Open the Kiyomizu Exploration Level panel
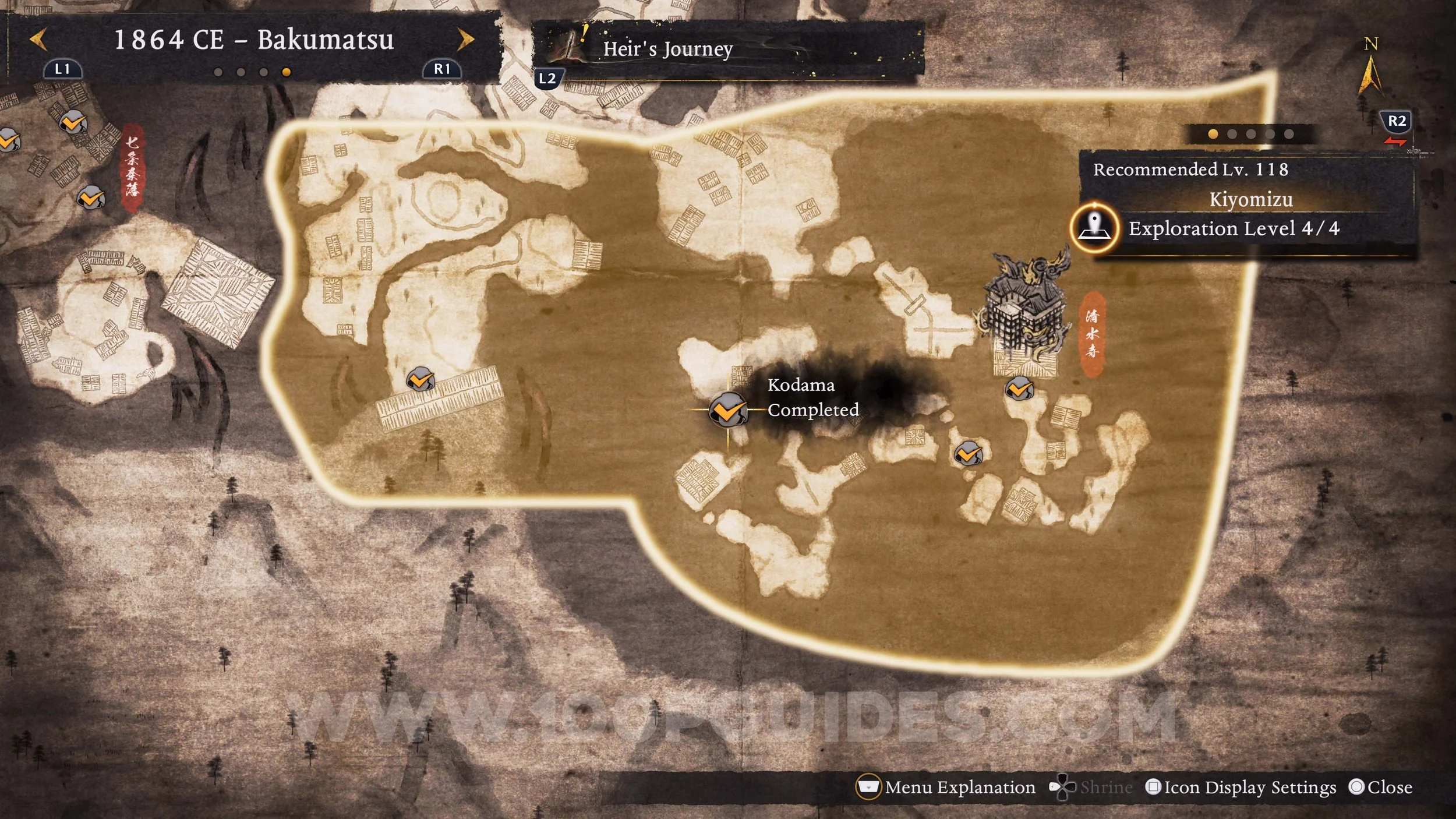Screen dimensions: 1456x819 (1234, 228)
